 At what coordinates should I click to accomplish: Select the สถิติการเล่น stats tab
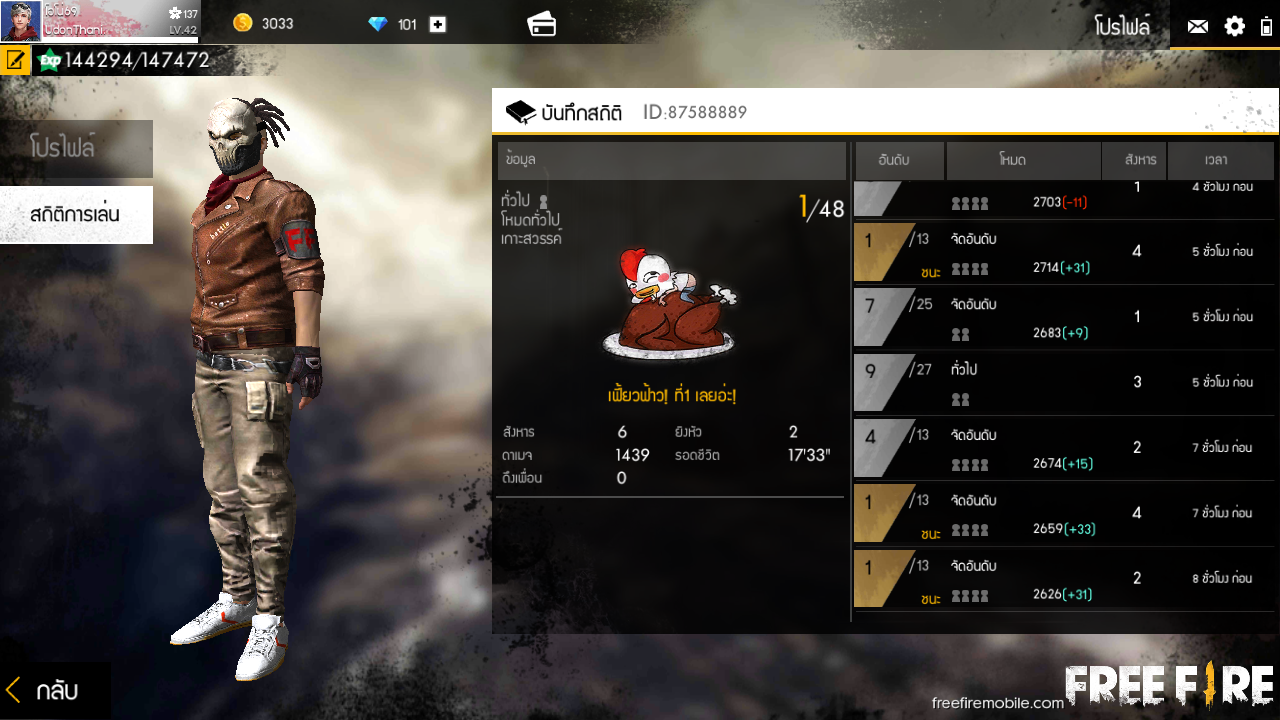click(x=76, y=214)
